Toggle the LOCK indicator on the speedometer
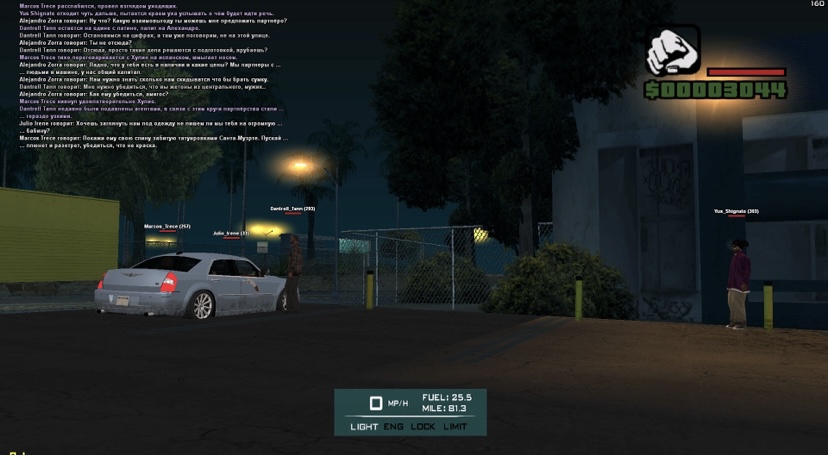The width and height of the screenshot is (828, 455). coord(423,427)
